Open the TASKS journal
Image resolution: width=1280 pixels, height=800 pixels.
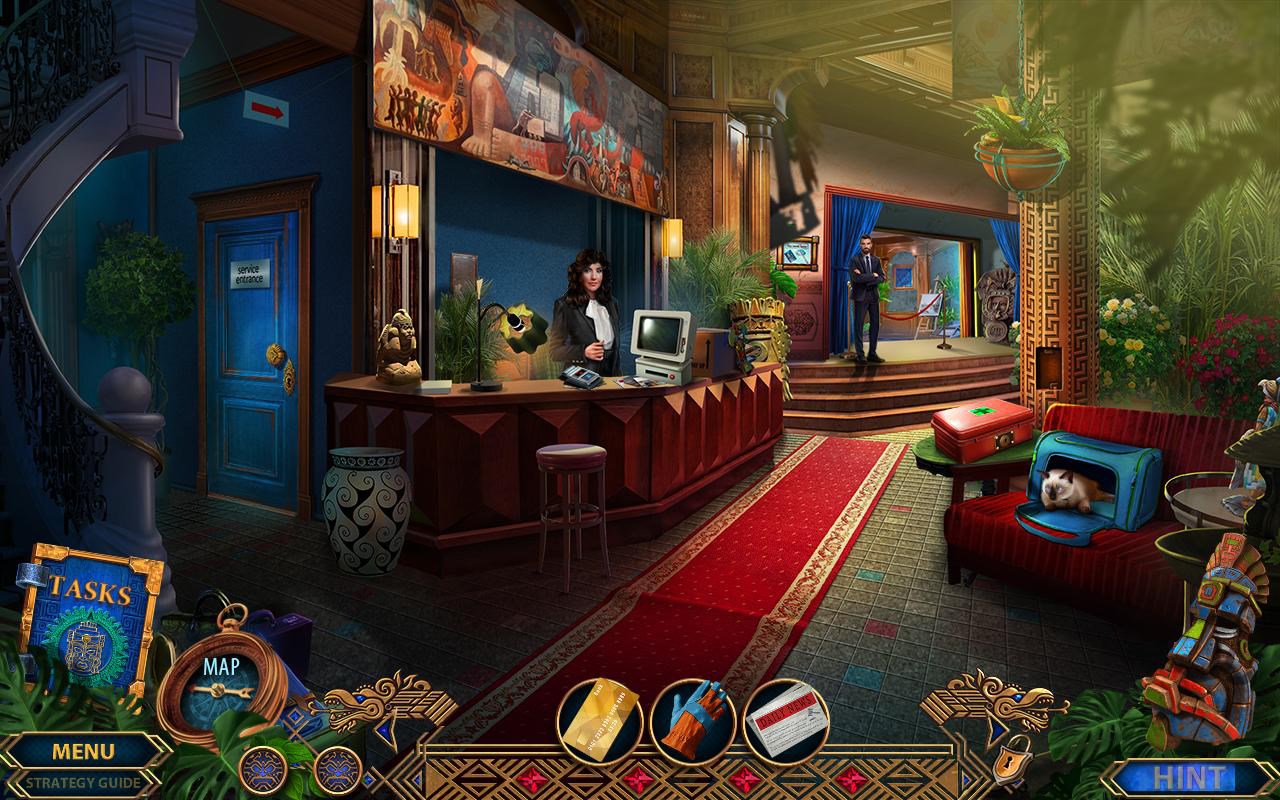[x=90, y=590]
